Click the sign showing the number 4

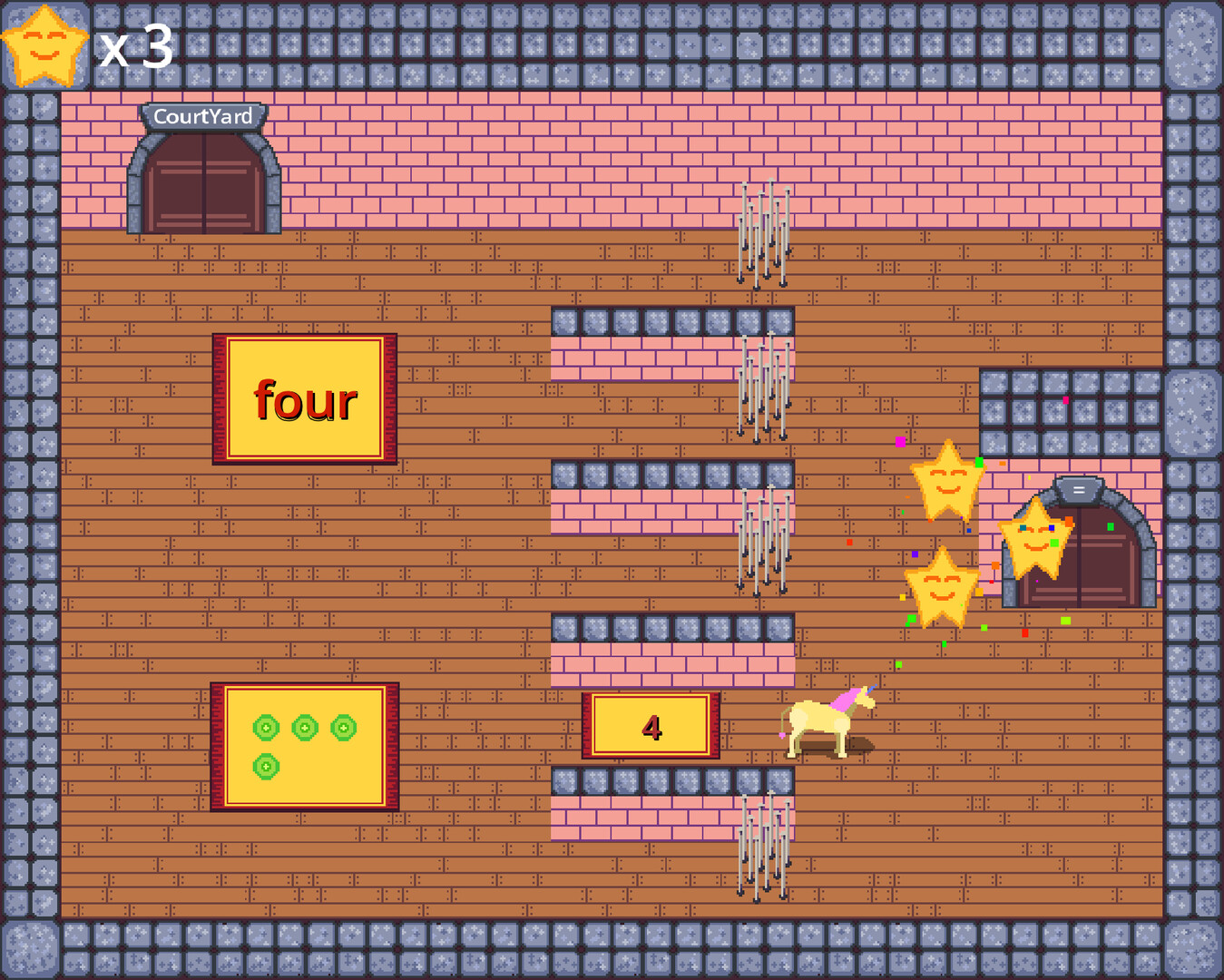click(x=651, y=726)
